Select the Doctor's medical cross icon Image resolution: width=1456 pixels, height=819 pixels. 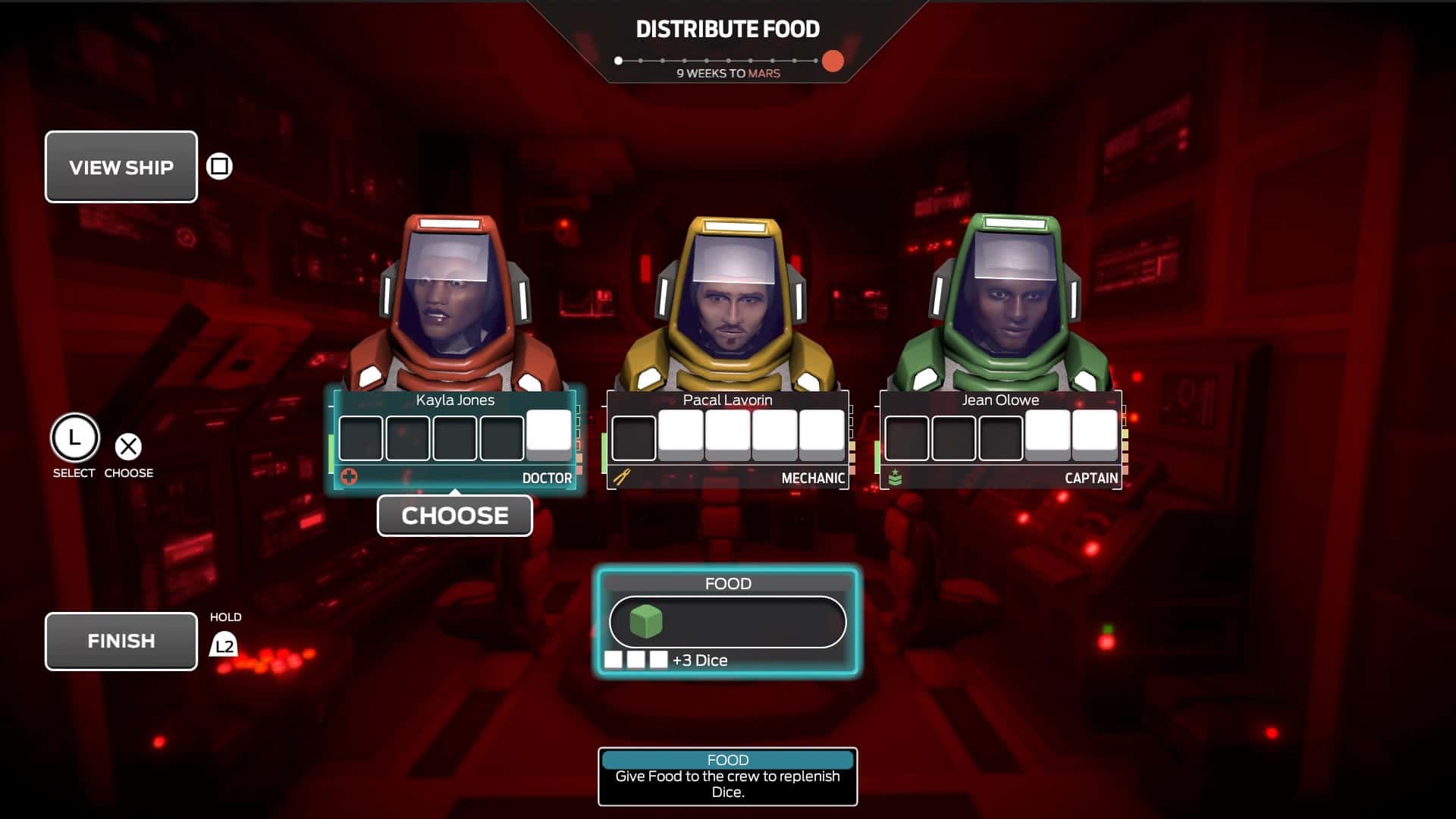click(x=348, y=478)
